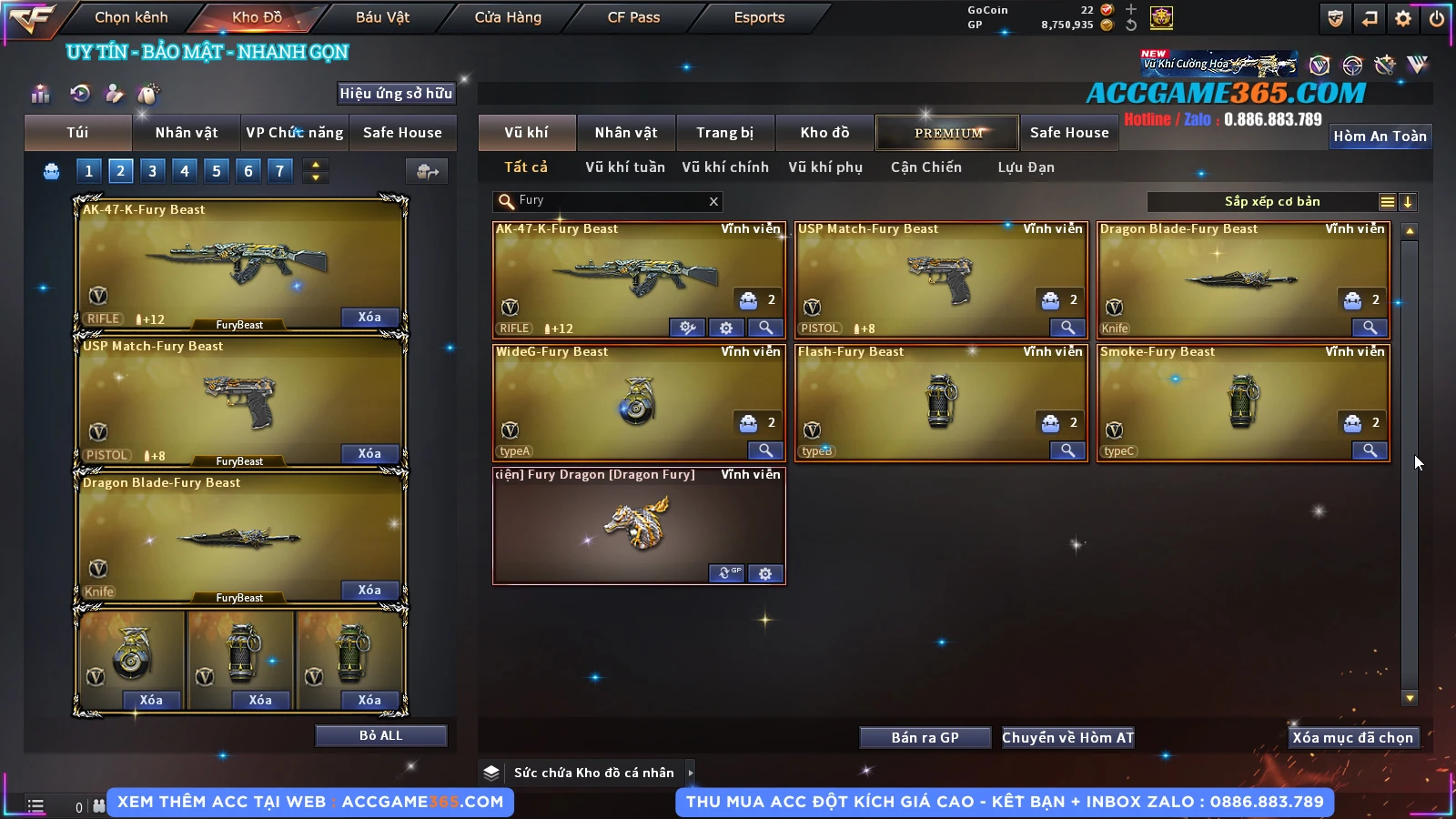Screen dimensions: 1456x819
Task: Open the Cửa Hàng shop menu
Action: point(508,17)
